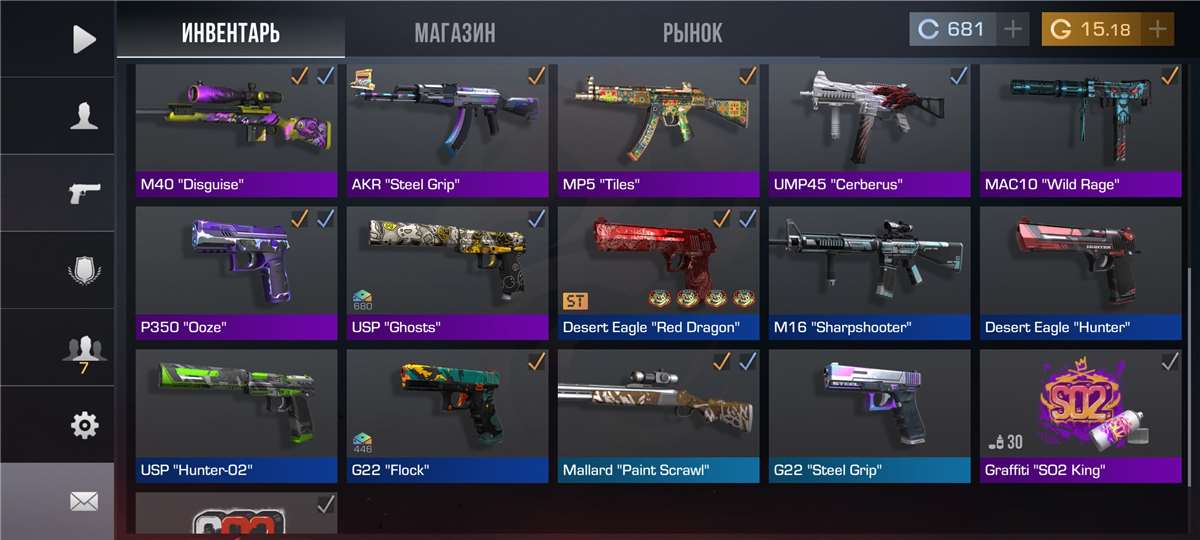Open the Рынок tab

pyautogui.click(x=692, y=32)
